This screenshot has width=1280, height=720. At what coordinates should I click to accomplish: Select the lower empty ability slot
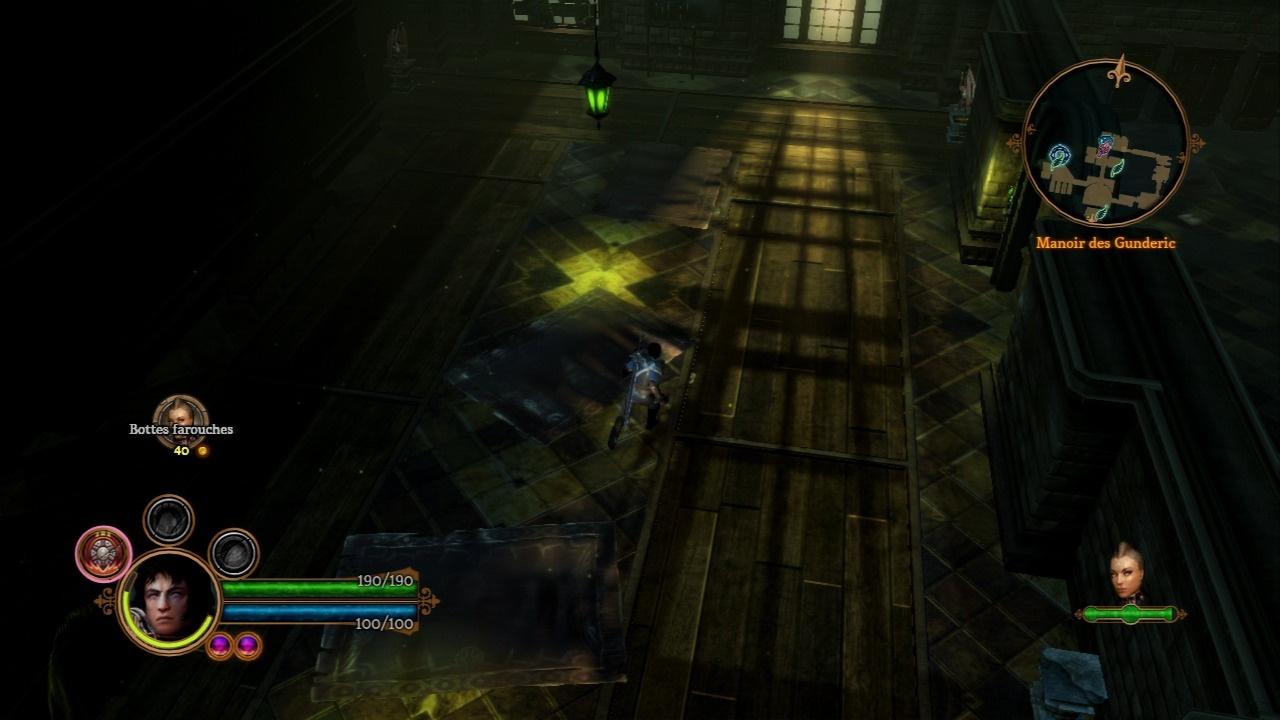pos(233,554)
